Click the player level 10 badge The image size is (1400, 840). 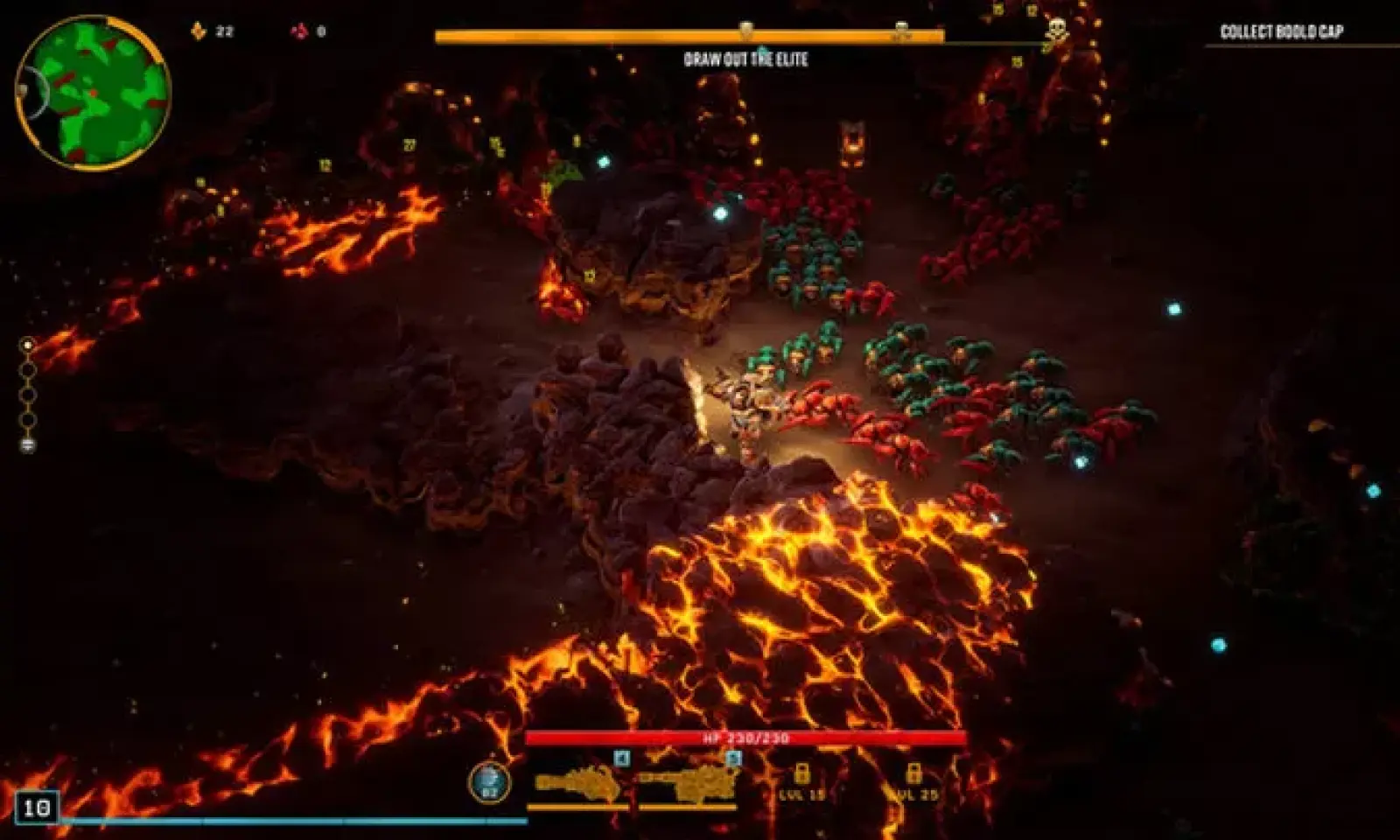point(36,807)
